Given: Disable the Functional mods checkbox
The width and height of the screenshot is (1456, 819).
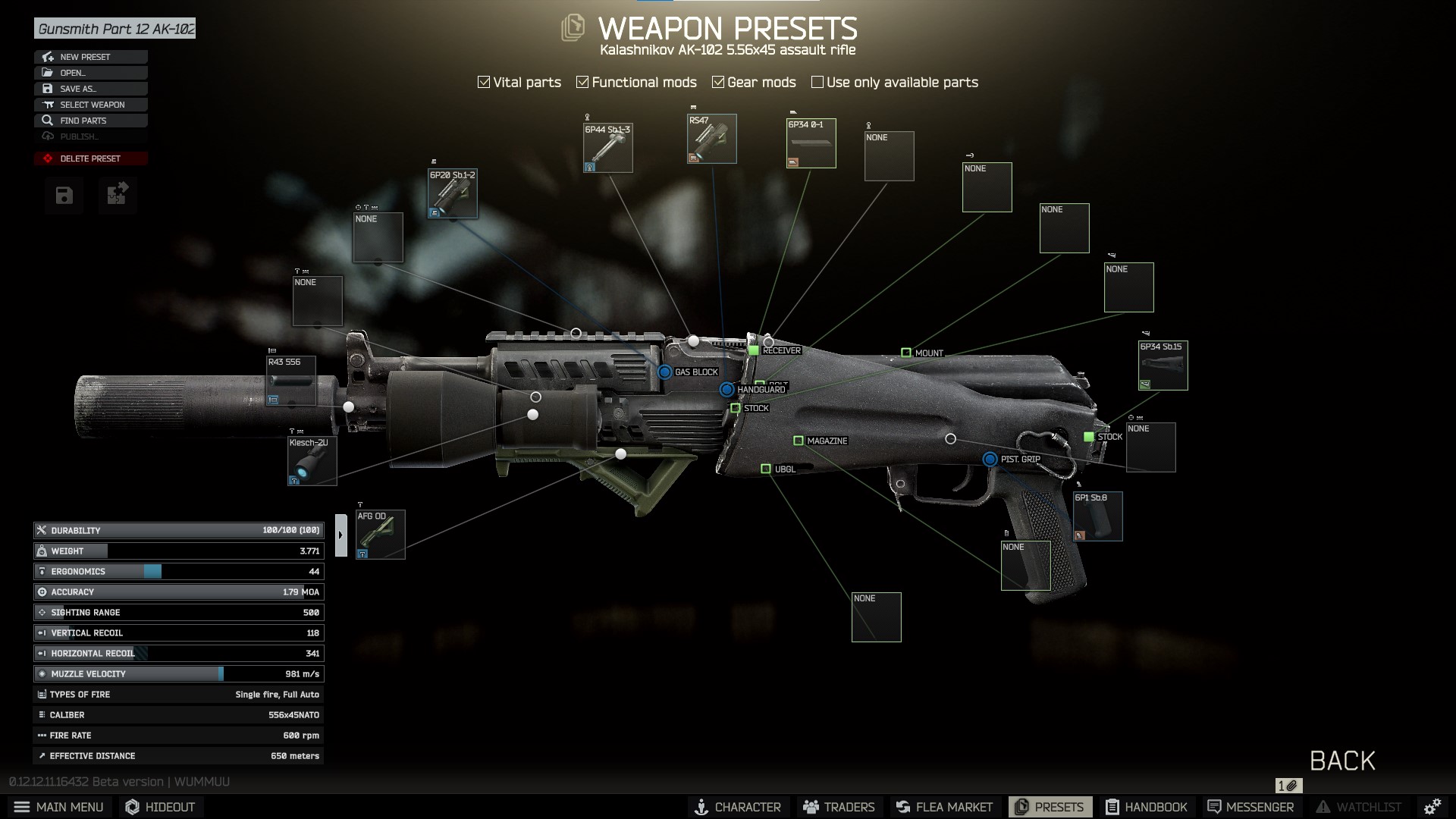Looking at the screenshot, I should tap(582, 81).
